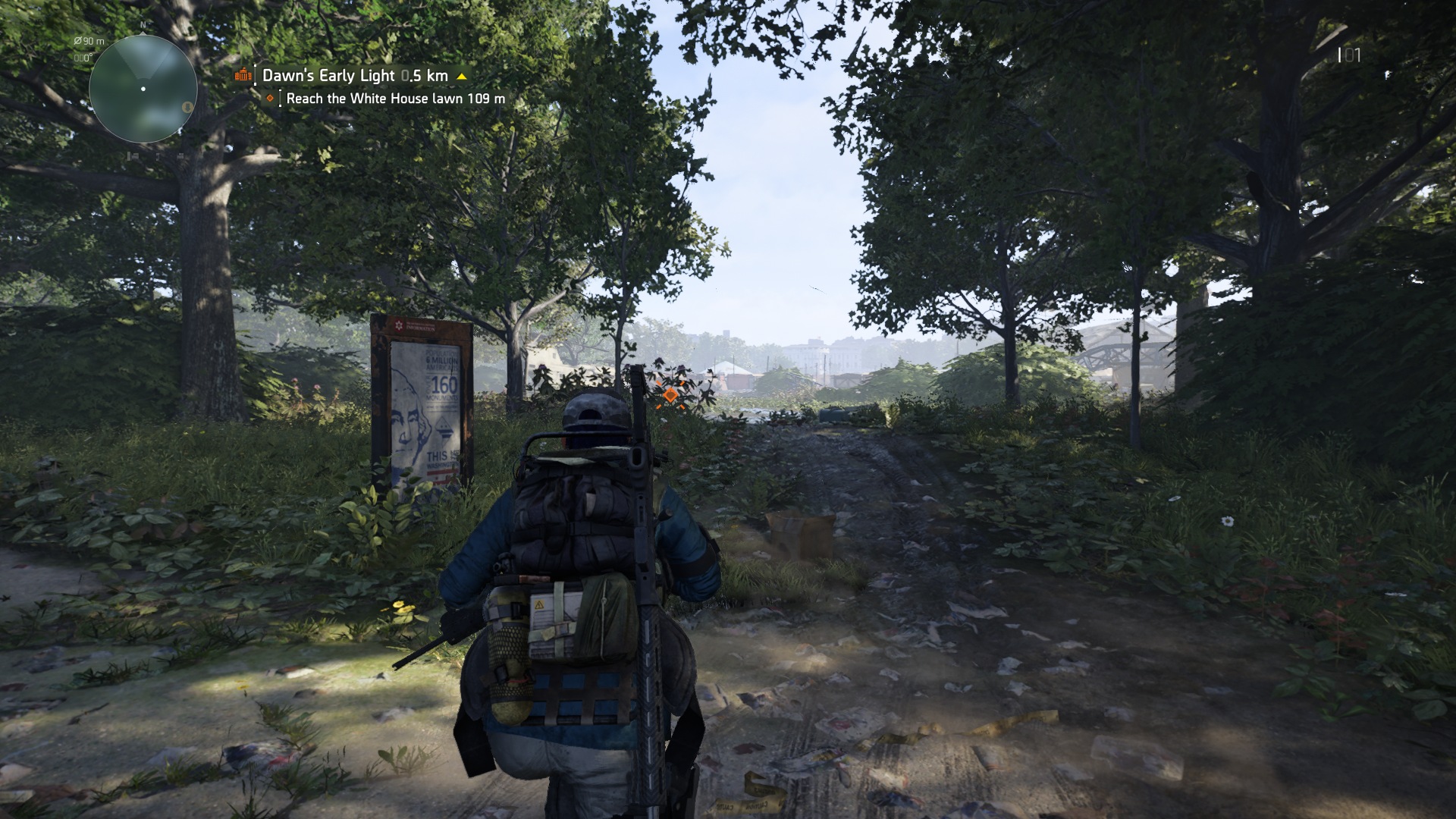This screenshot has width=1456, height=819.
Task: Select the Dawn's Early Light mission tracker
Action: coord(355,75)
